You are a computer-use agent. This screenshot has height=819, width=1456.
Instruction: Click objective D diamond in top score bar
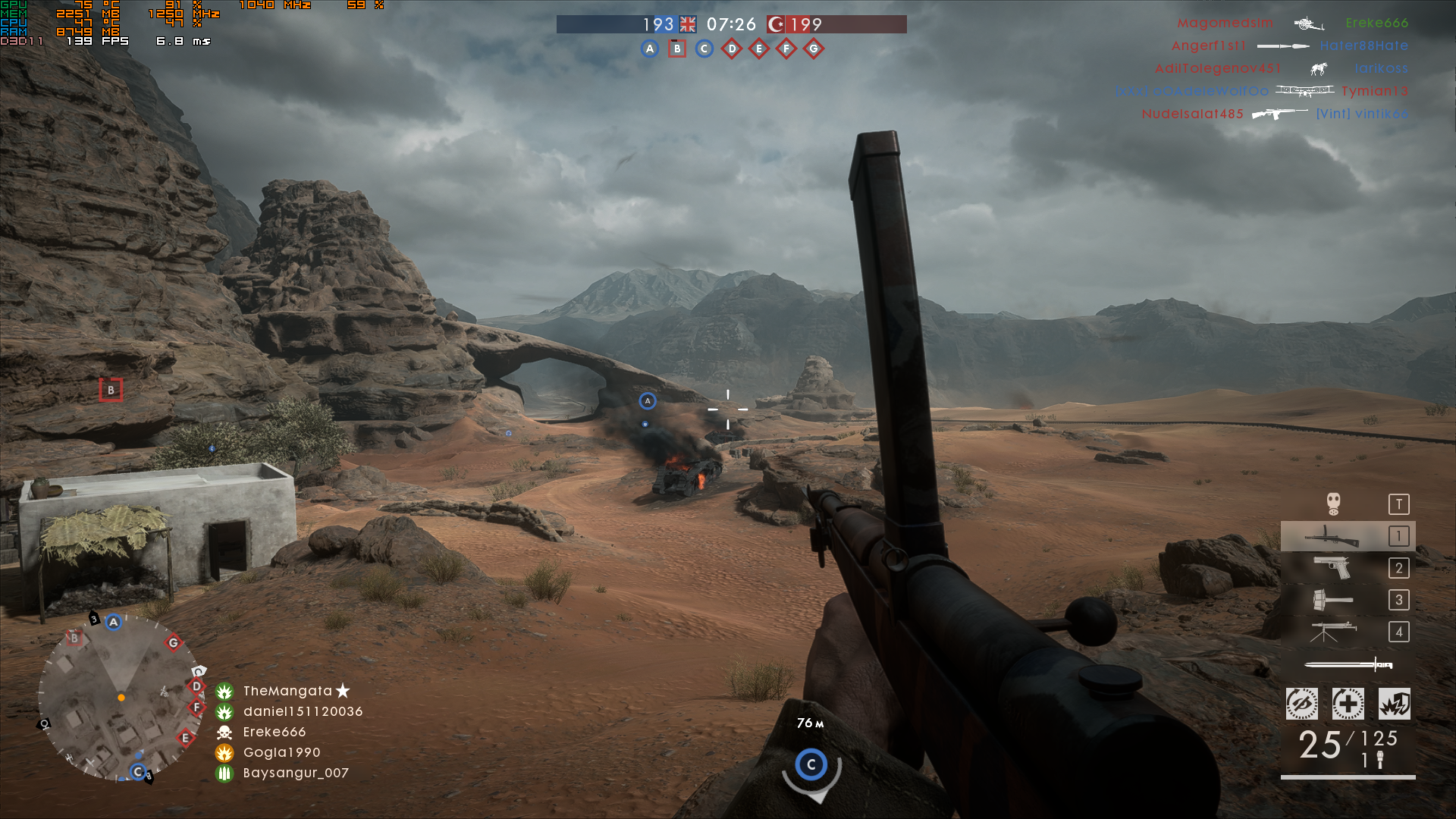[732, 49]
